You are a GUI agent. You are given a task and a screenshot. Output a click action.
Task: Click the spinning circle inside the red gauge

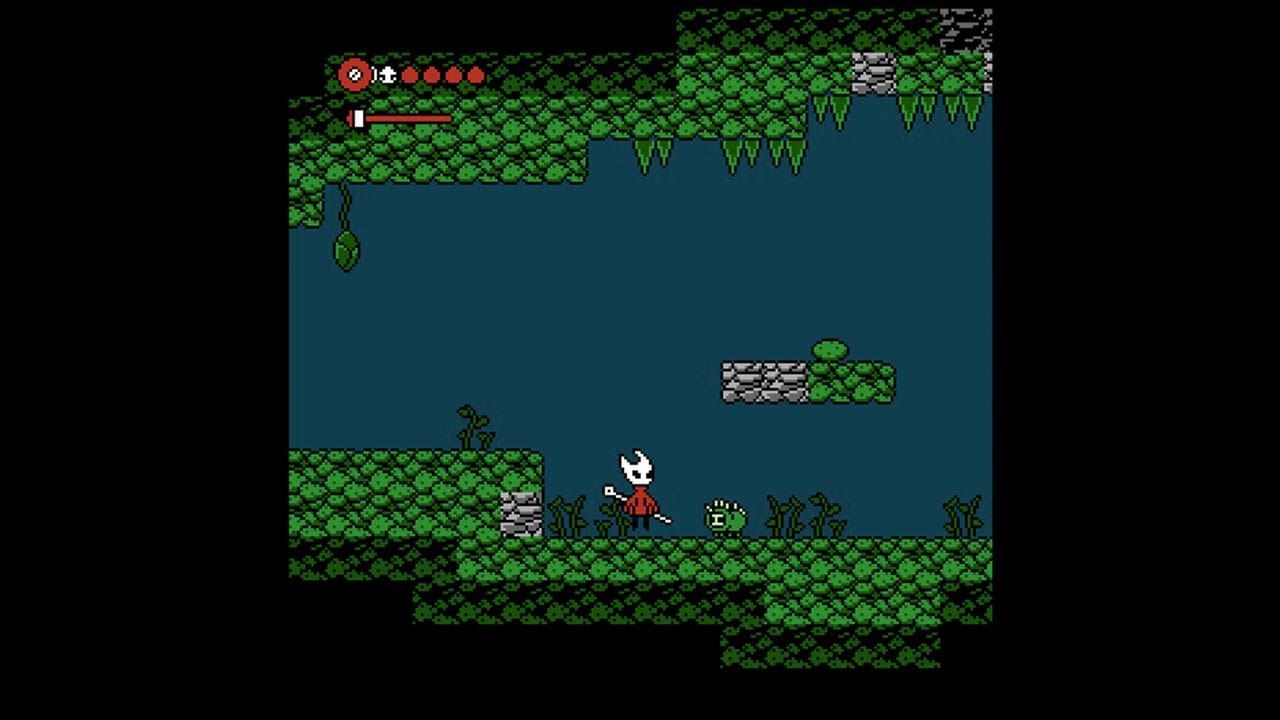point(355,74)
